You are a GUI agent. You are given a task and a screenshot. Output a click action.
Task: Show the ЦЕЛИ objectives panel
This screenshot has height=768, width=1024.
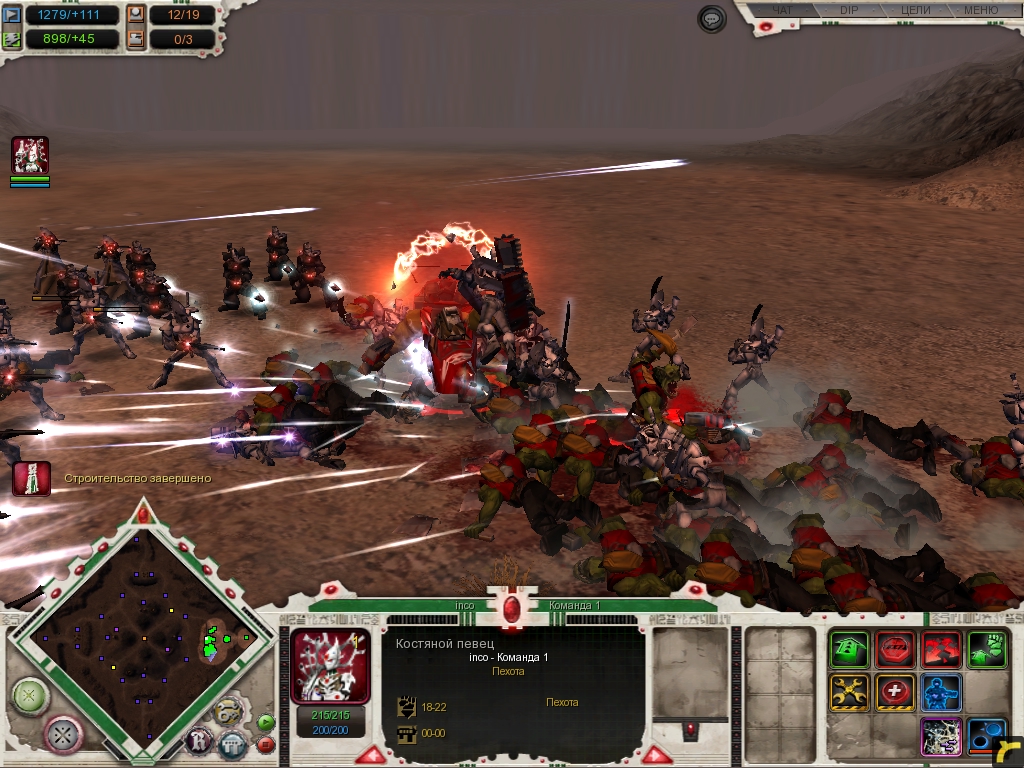point(915,11)
